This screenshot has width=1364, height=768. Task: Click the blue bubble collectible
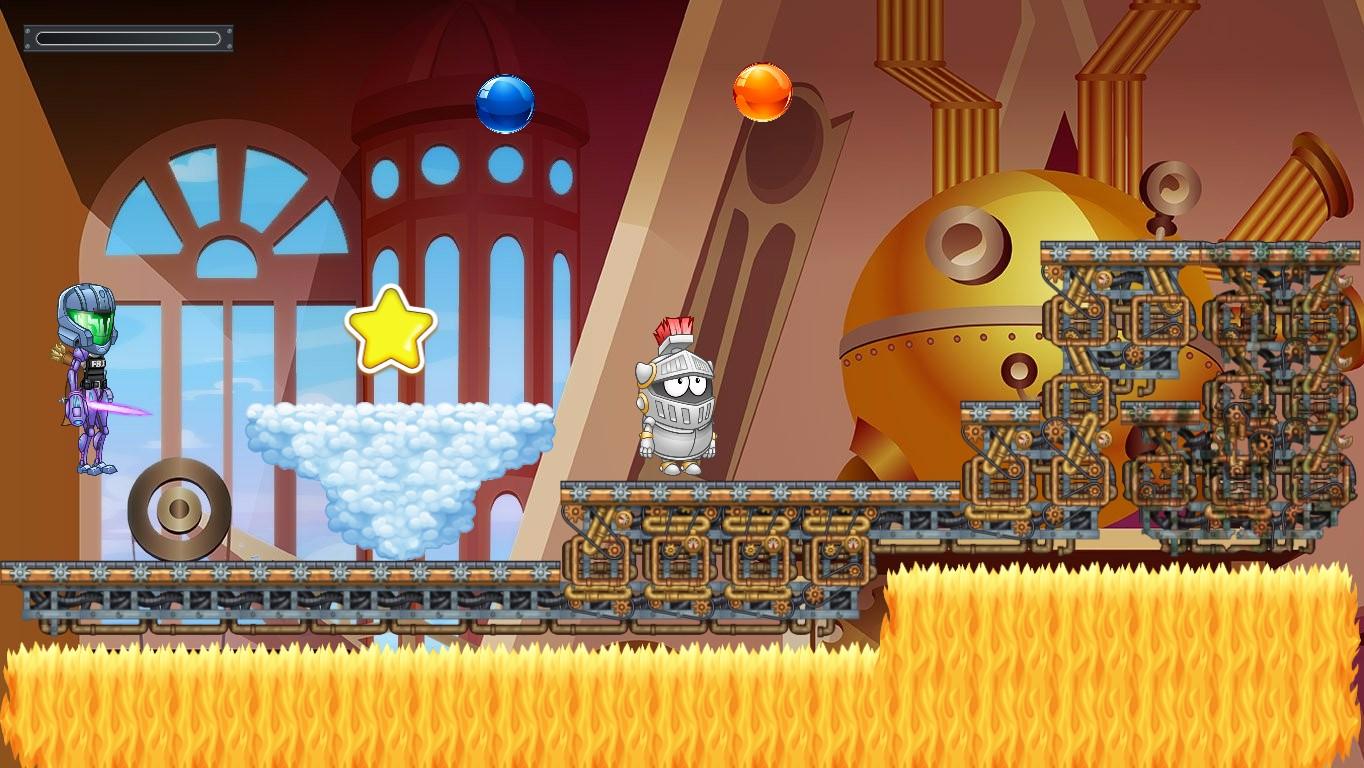505,102
